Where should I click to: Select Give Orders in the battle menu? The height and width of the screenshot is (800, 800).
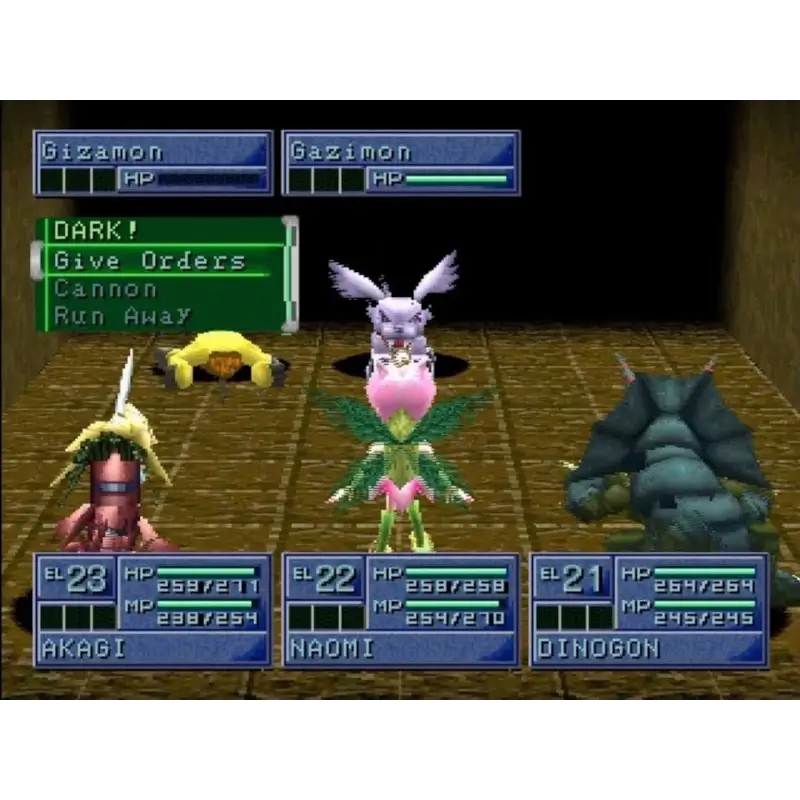pyautogui.click(x=150, y=261)
